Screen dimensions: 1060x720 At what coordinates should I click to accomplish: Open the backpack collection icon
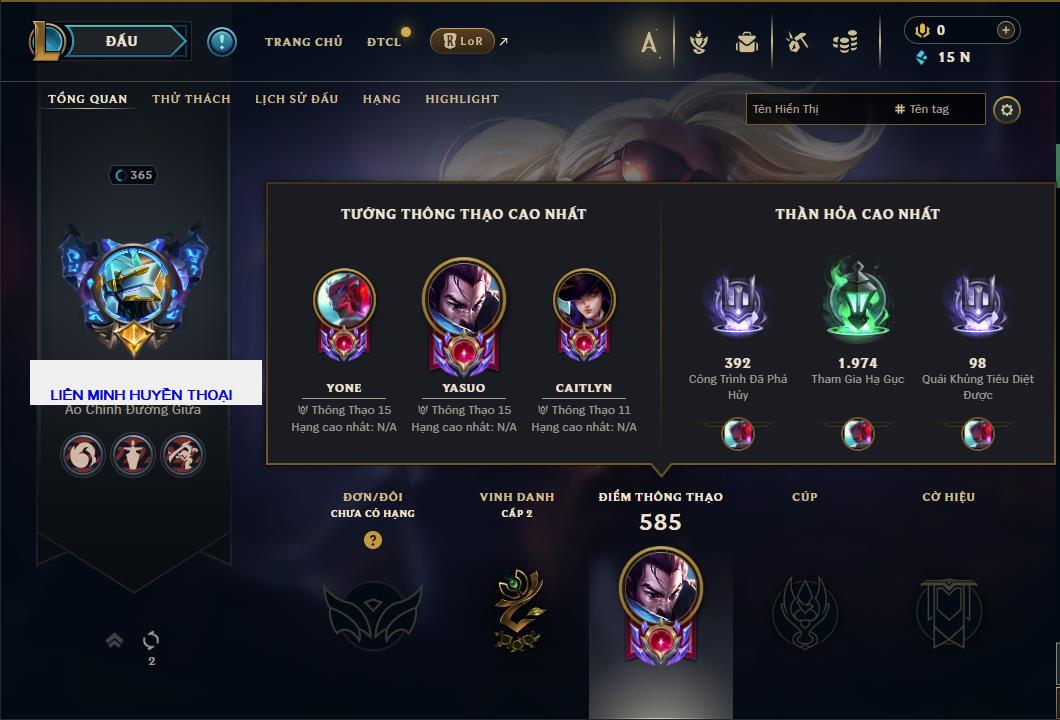747,42
